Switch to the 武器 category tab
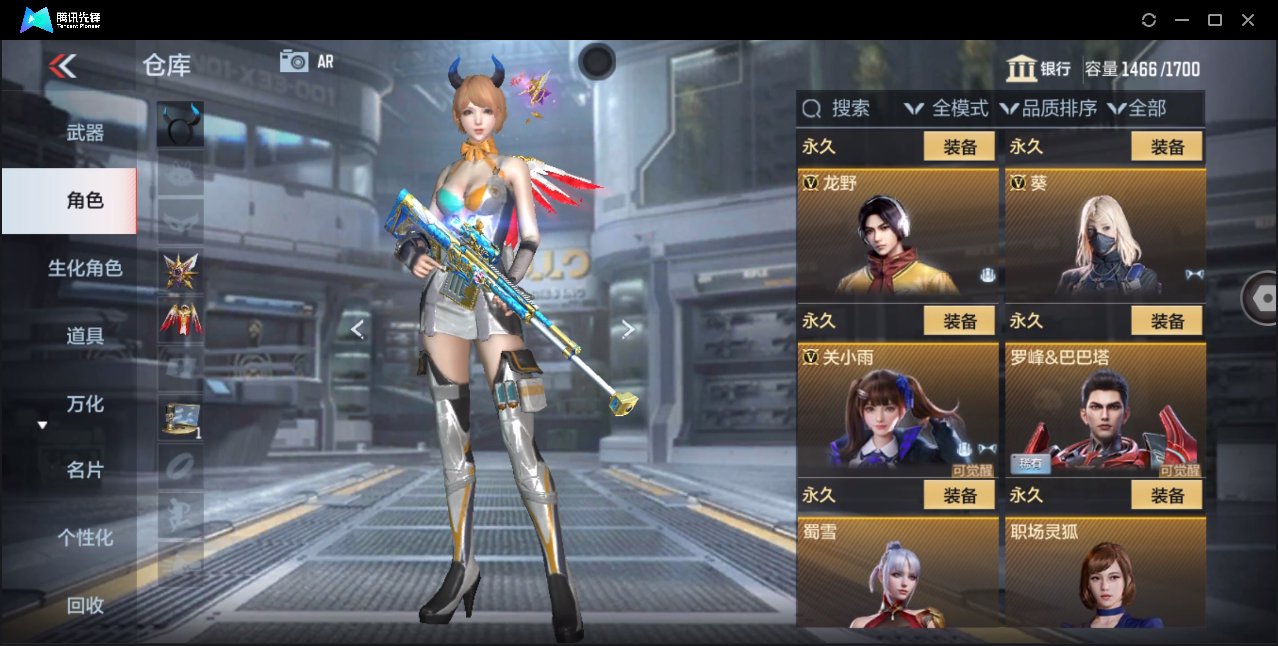Viewport: 1278px width, 646px height. click(x=85, y=133)
